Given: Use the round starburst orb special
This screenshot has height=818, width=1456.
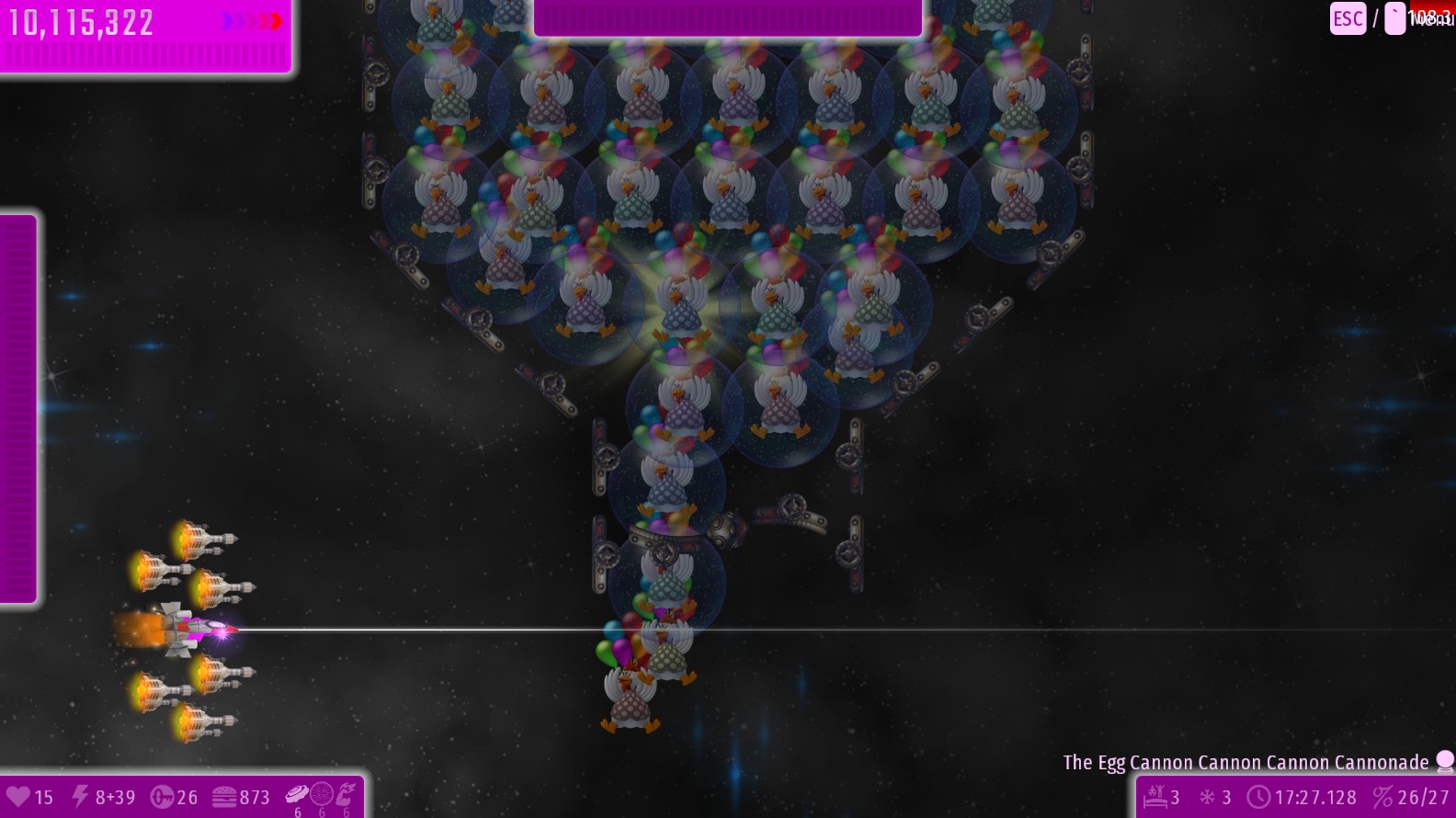Looking at the screenshot, I should pyautogui.click(x=322, y=793).
